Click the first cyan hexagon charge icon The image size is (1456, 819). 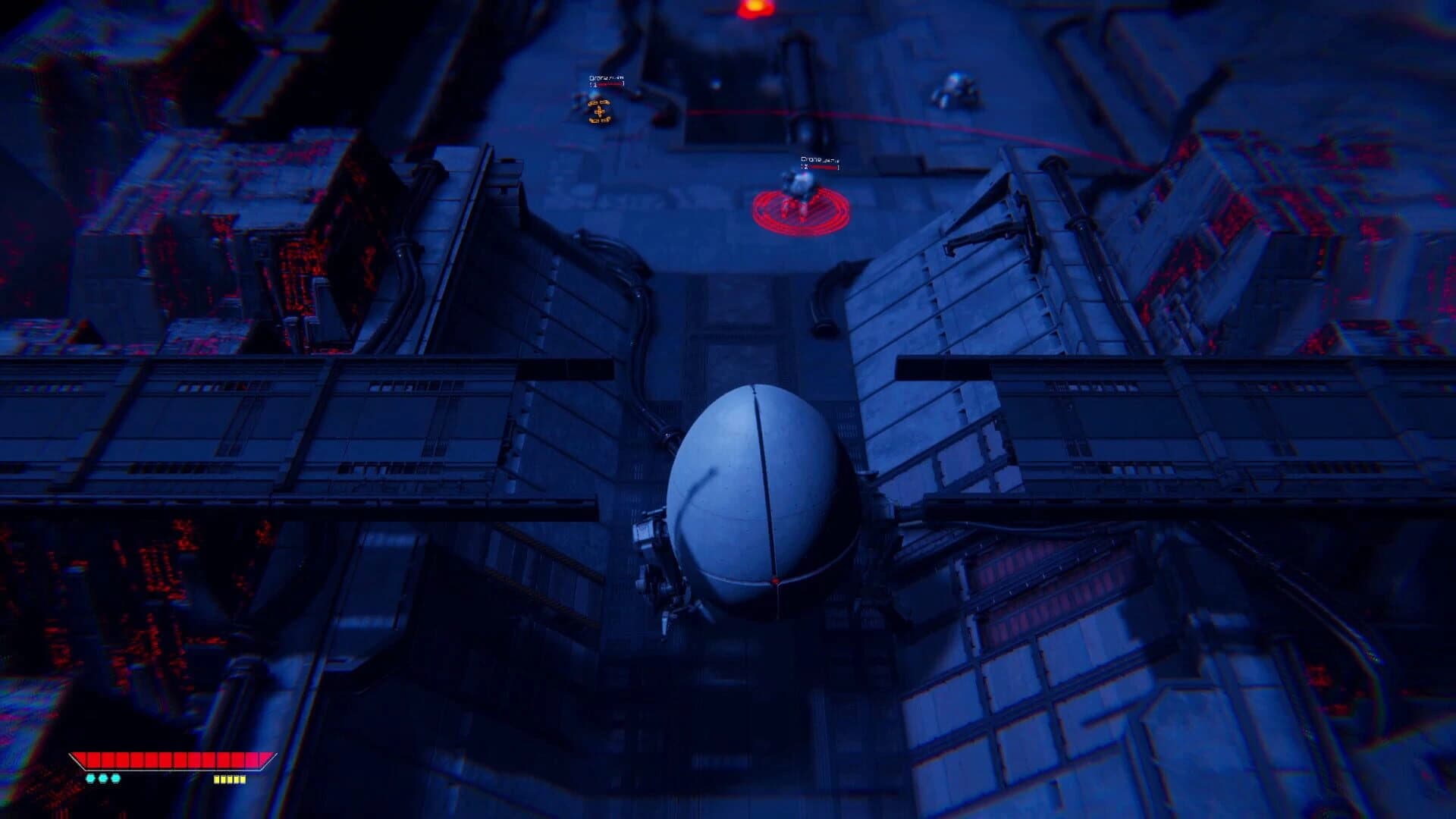[x=90, y=778]
